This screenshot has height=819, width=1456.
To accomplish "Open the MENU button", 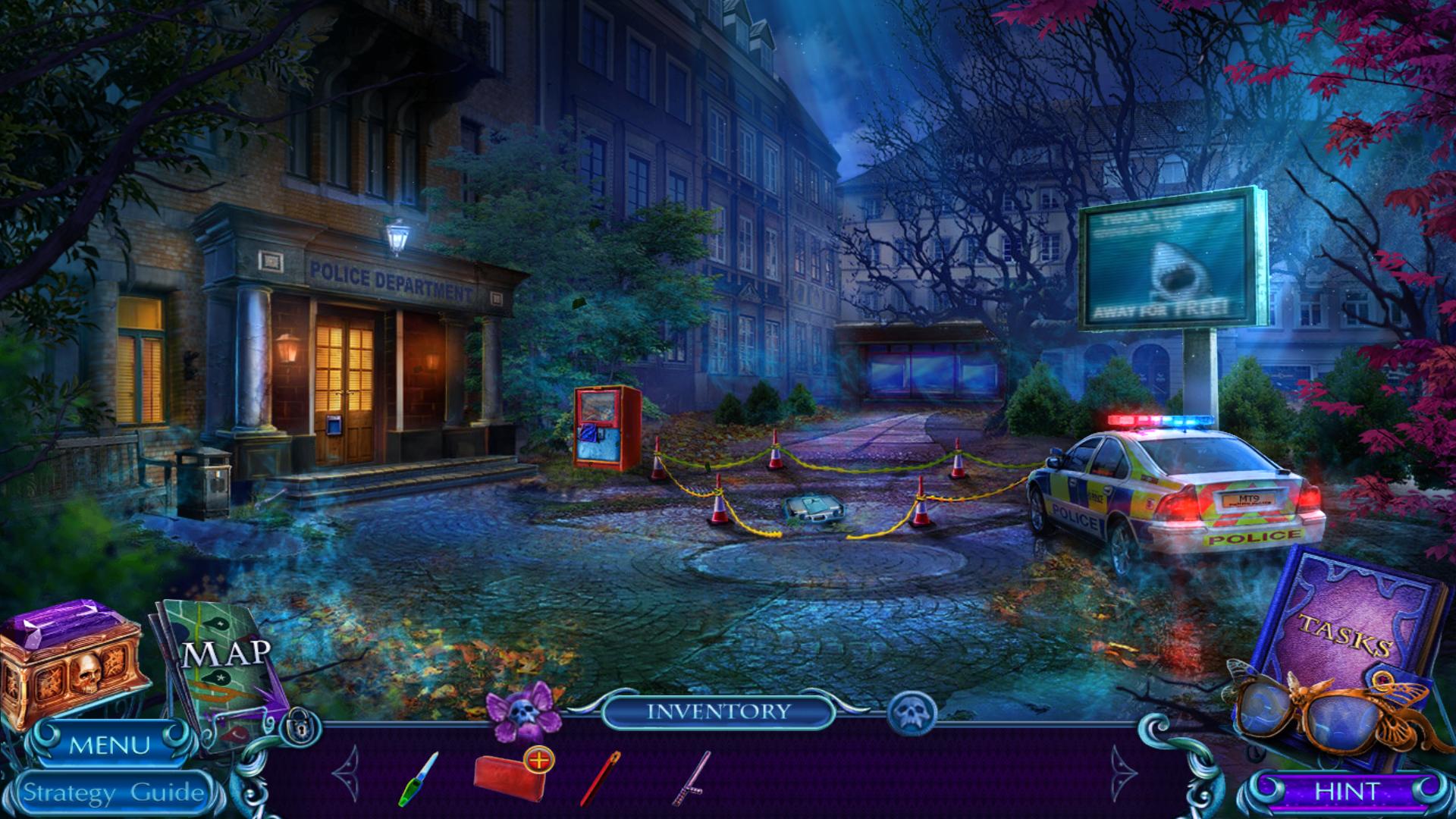I will 109,745.
